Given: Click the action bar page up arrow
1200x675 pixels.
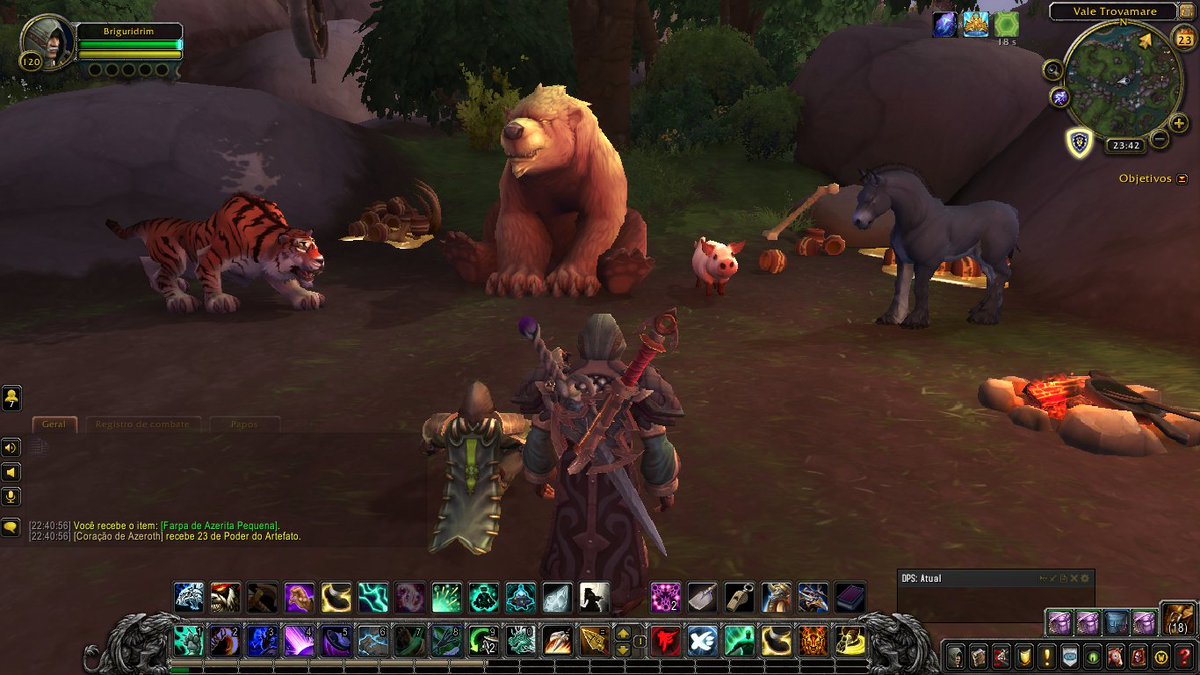Looking at the screenshot, I should pos(622,632).
